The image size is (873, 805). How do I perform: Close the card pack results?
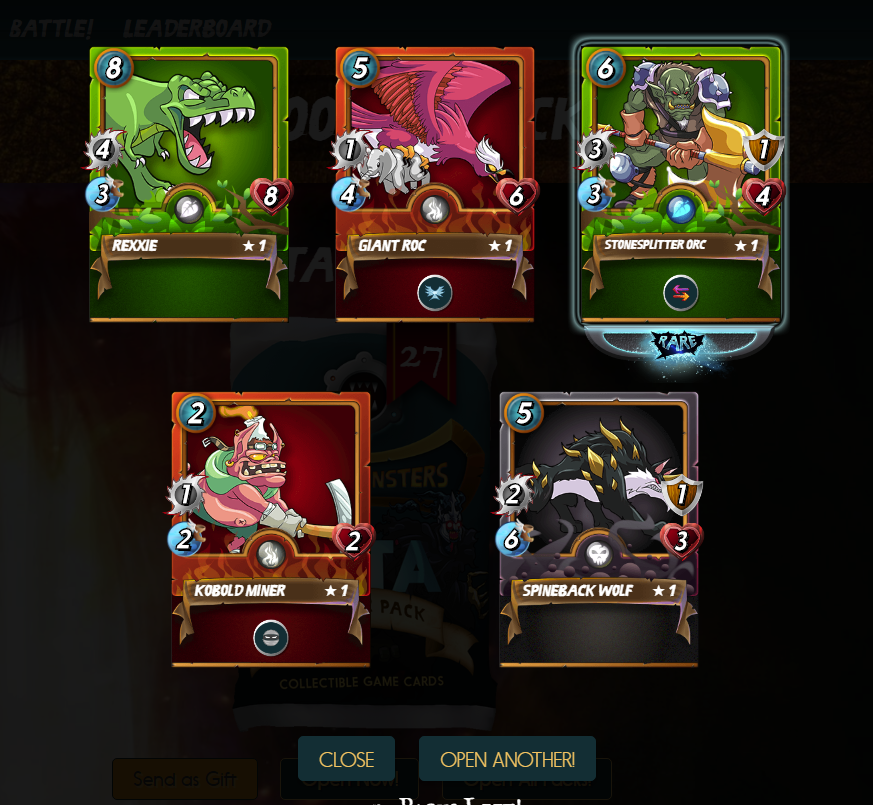pos(346,759)
